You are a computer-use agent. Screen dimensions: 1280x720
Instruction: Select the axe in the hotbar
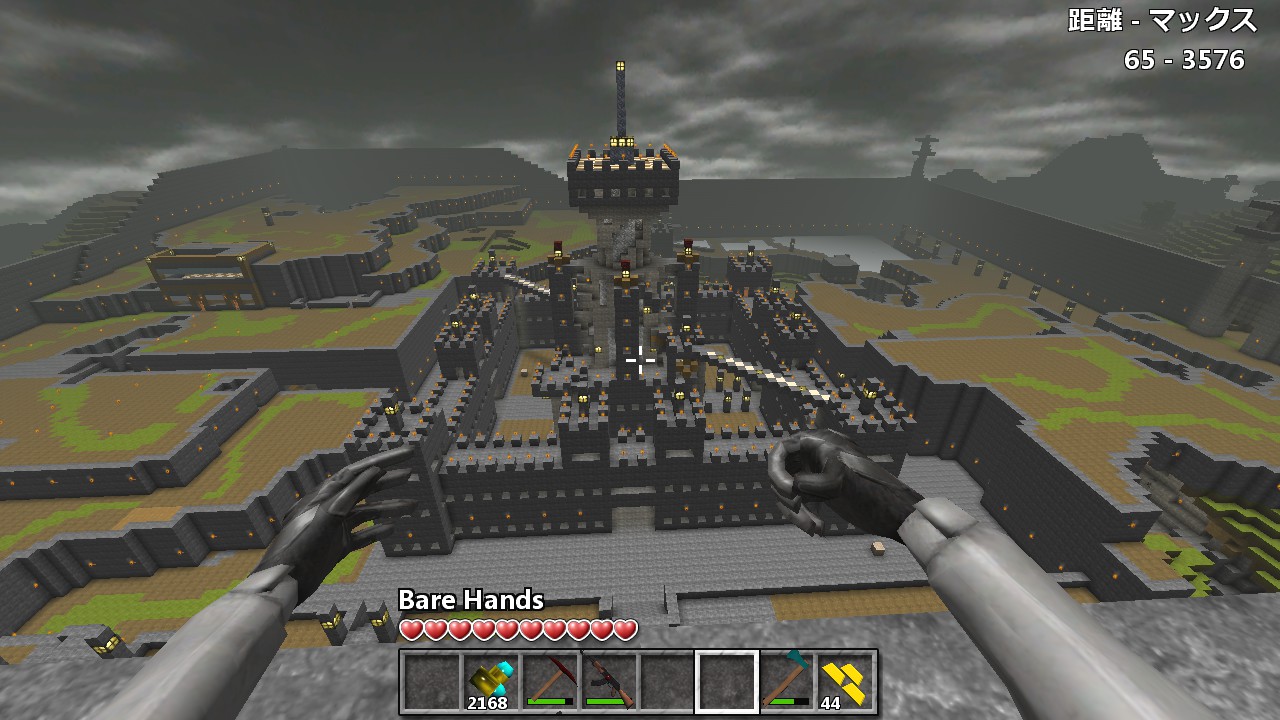pos(786,683)
